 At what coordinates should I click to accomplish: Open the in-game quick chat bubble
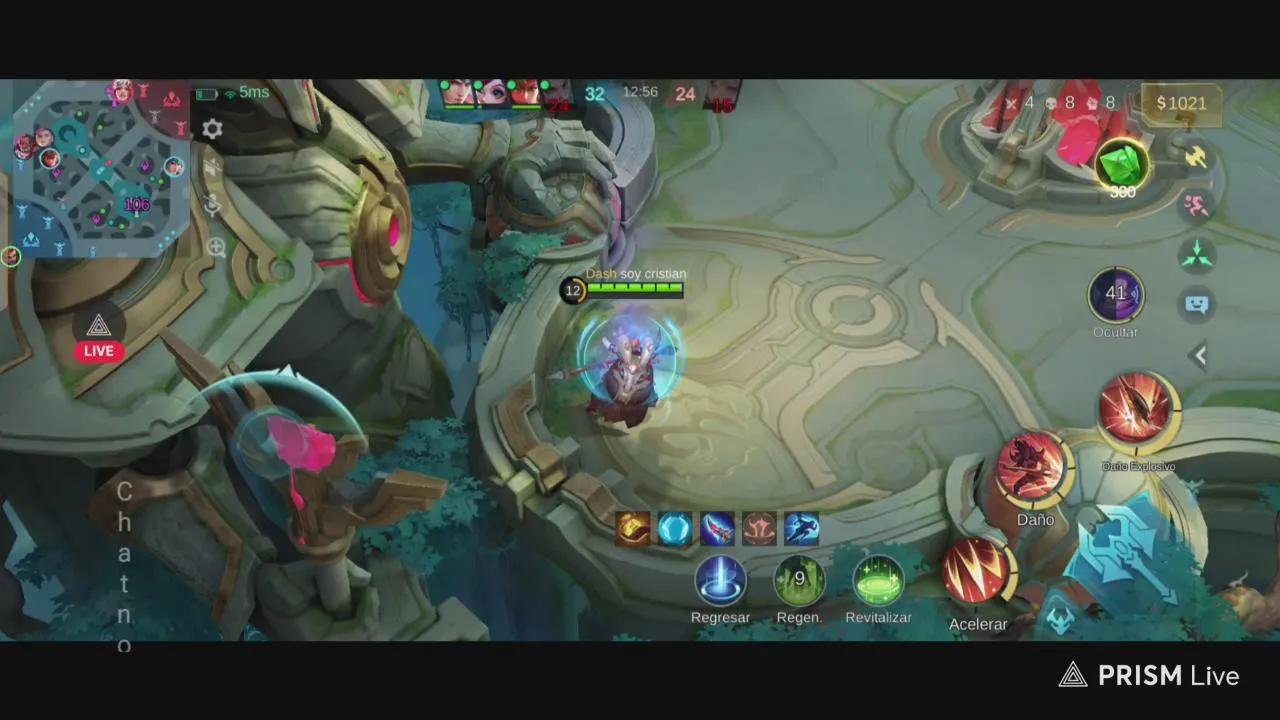(1199, 303)
